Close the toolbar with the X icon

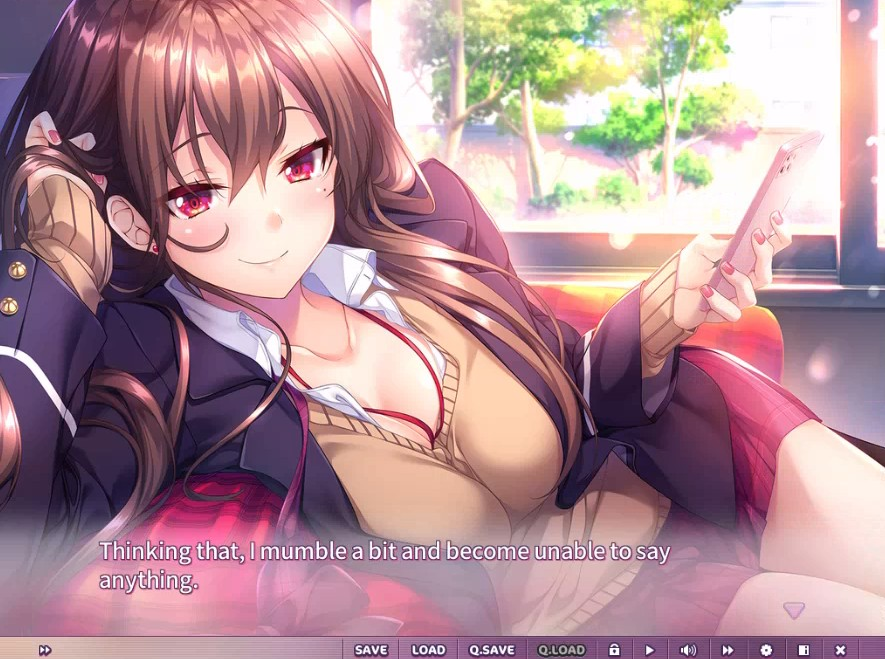pos(840,650)
